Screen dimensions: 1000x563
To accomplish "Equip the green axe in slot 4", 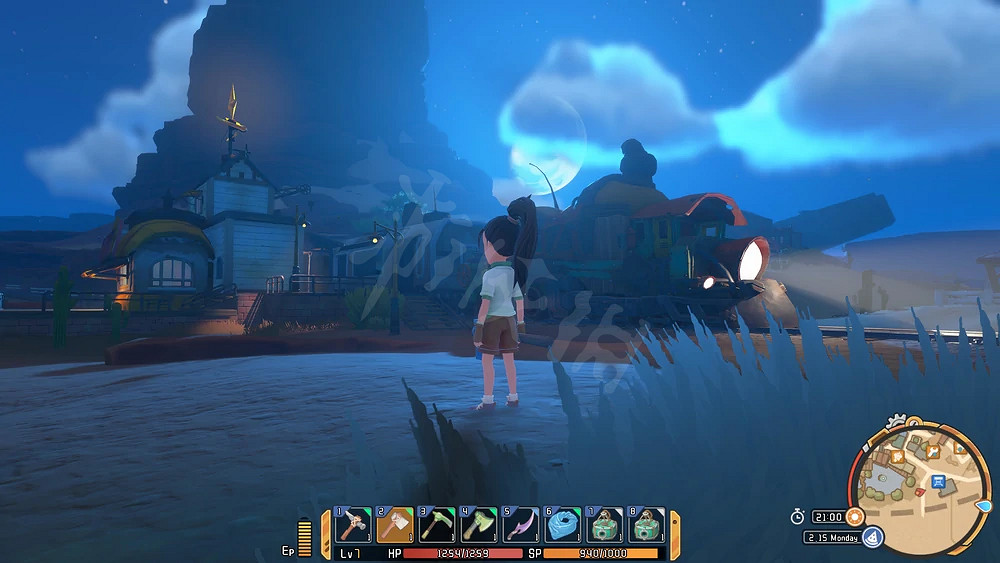I will tap(480, 524).
